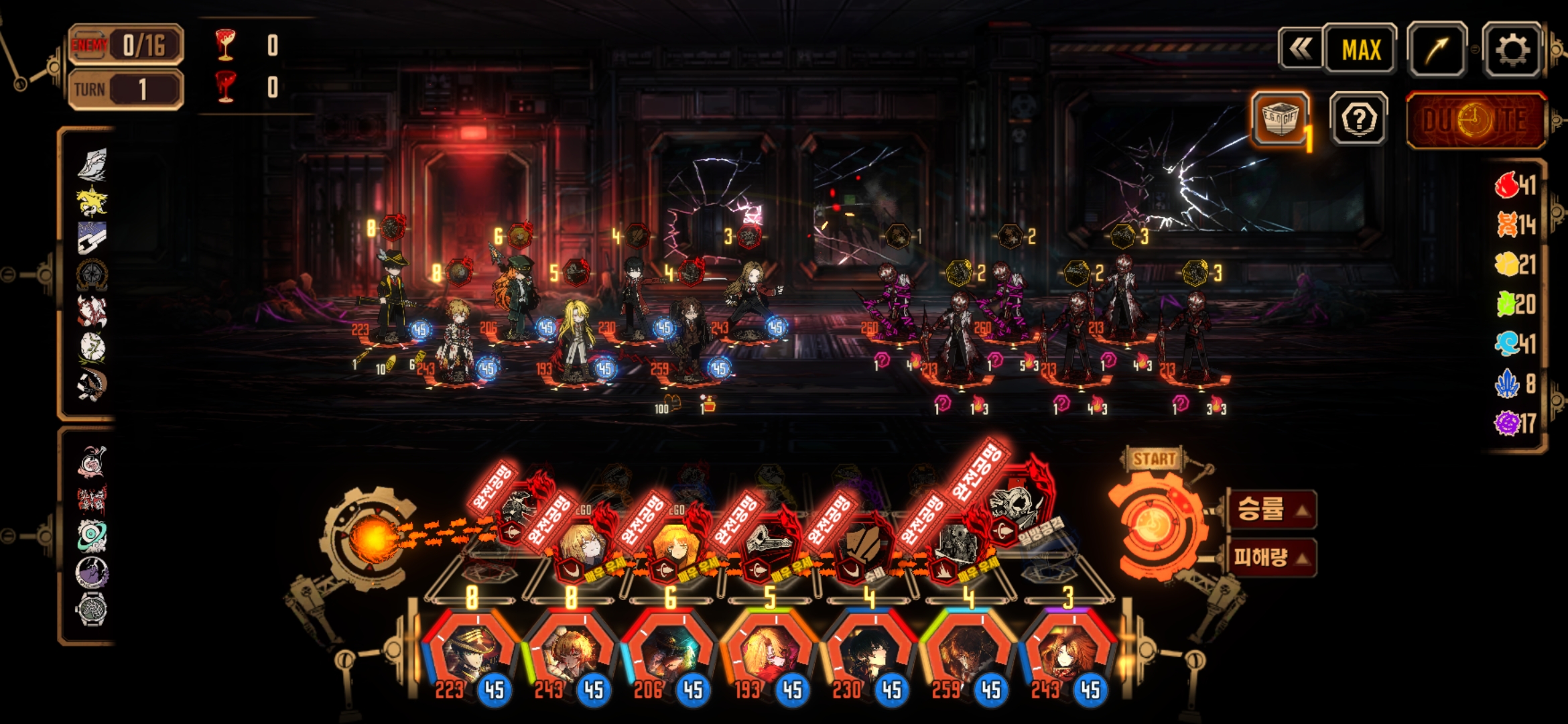Choose the 승률 auto-select option

[x=1271, y=509]
